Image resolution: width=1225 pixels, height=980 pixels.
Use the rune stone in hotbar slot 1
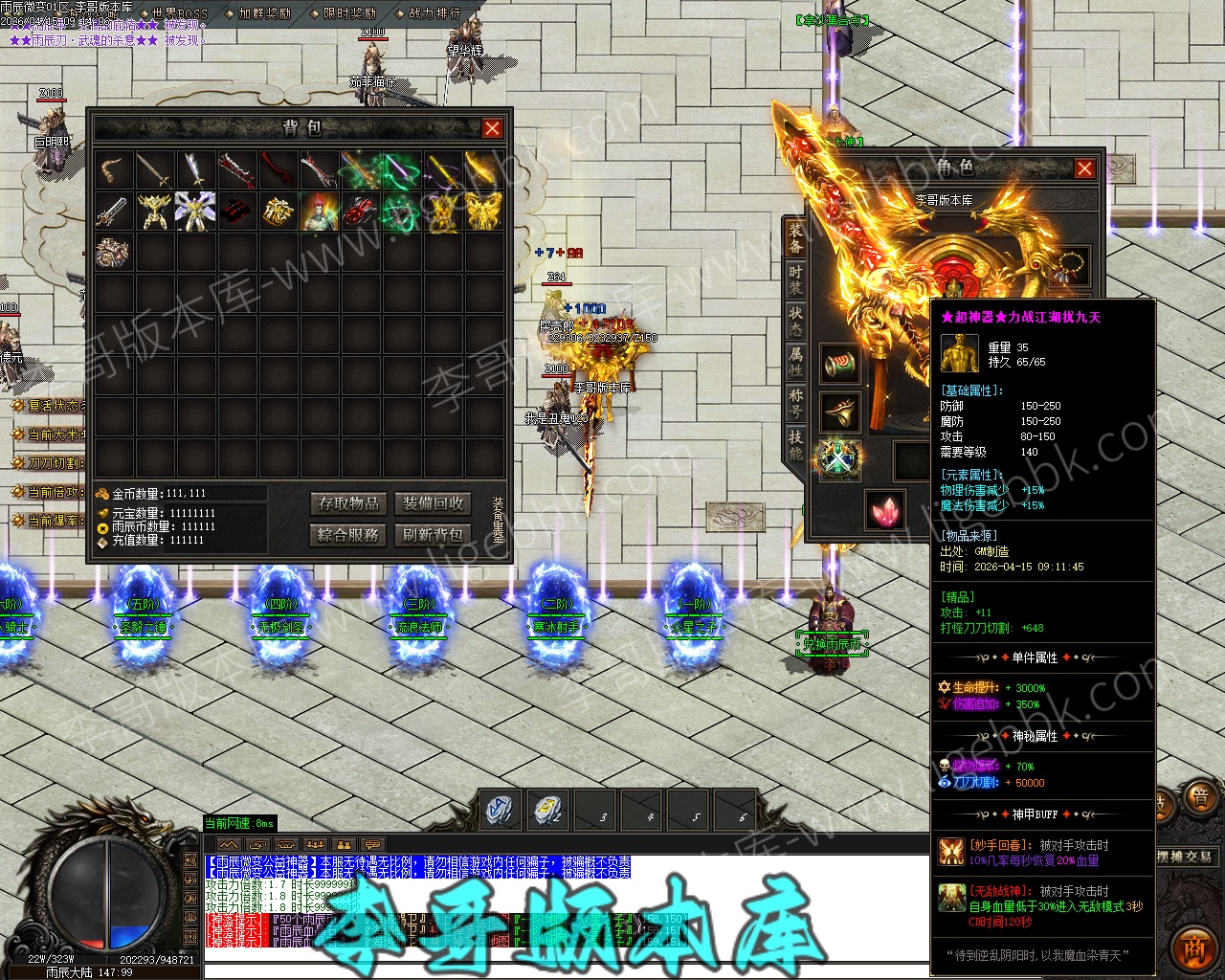point(501,810)
